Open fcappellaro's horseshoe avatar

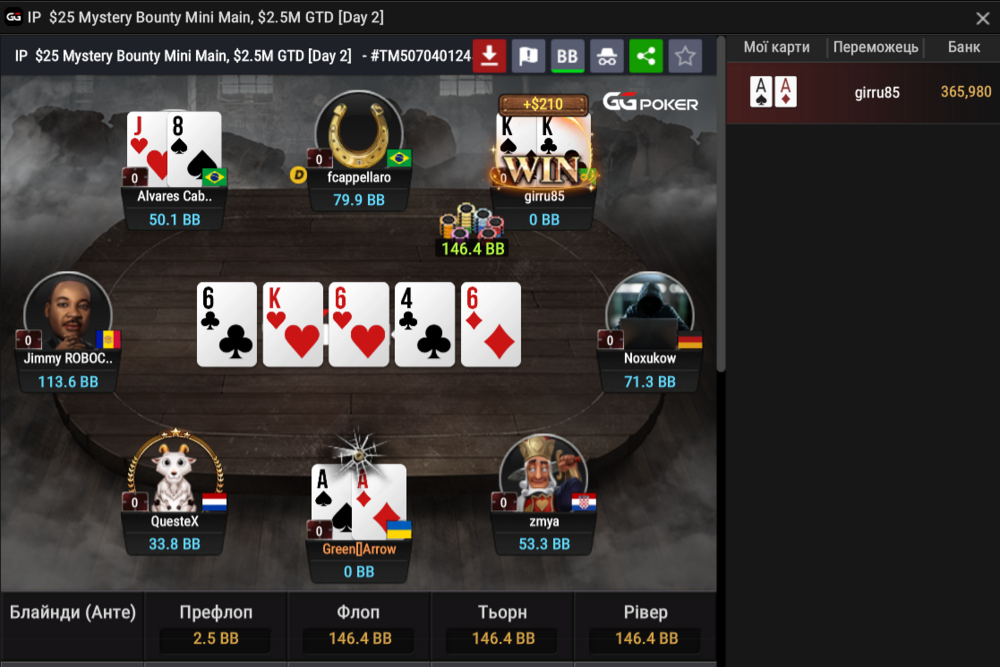(x=358, y=134)
